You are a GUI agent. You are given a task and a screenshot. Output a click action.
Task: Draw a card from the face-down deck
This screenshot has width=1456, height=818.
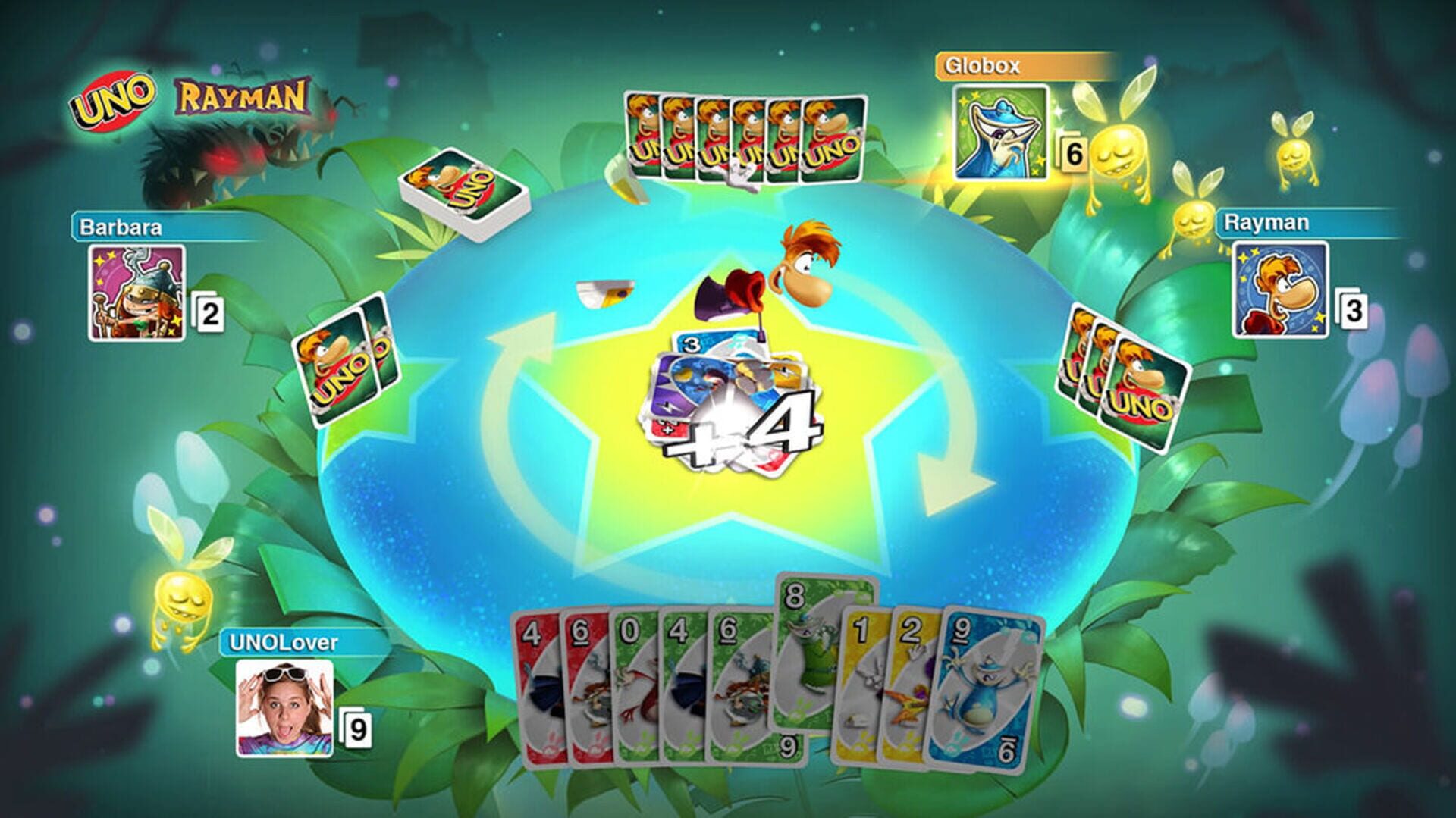[463, 193]
